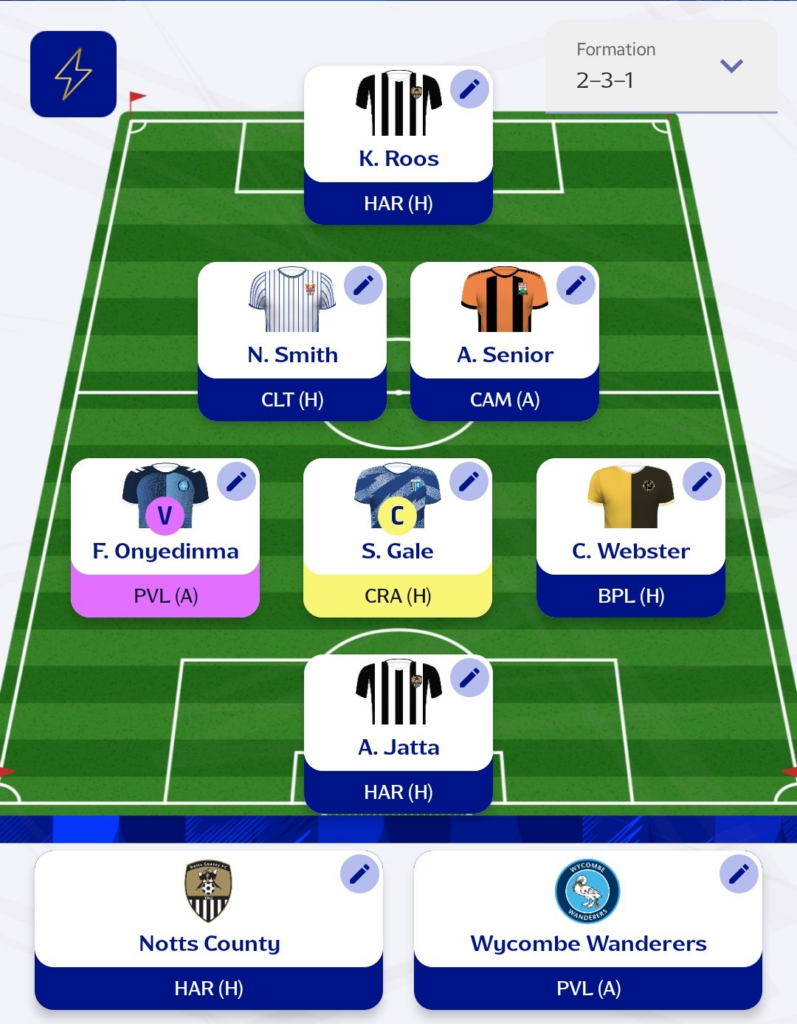Tap the lightning bolt boost icon
Image resolution: width=797 pixels, height=1024 pixels.
[73, 74]
